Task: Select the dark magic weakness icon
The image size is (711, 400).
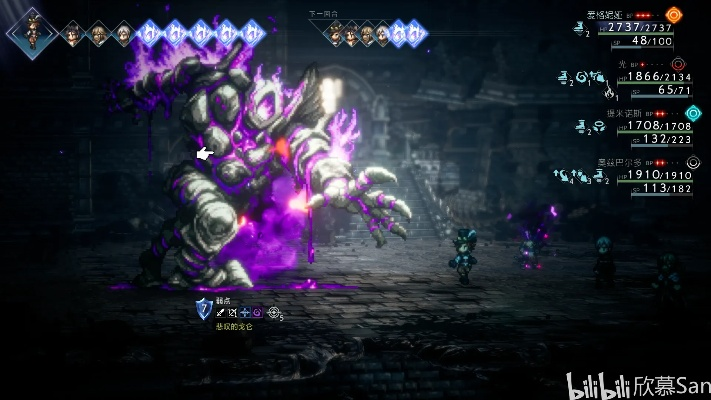Action: [257, 313]
